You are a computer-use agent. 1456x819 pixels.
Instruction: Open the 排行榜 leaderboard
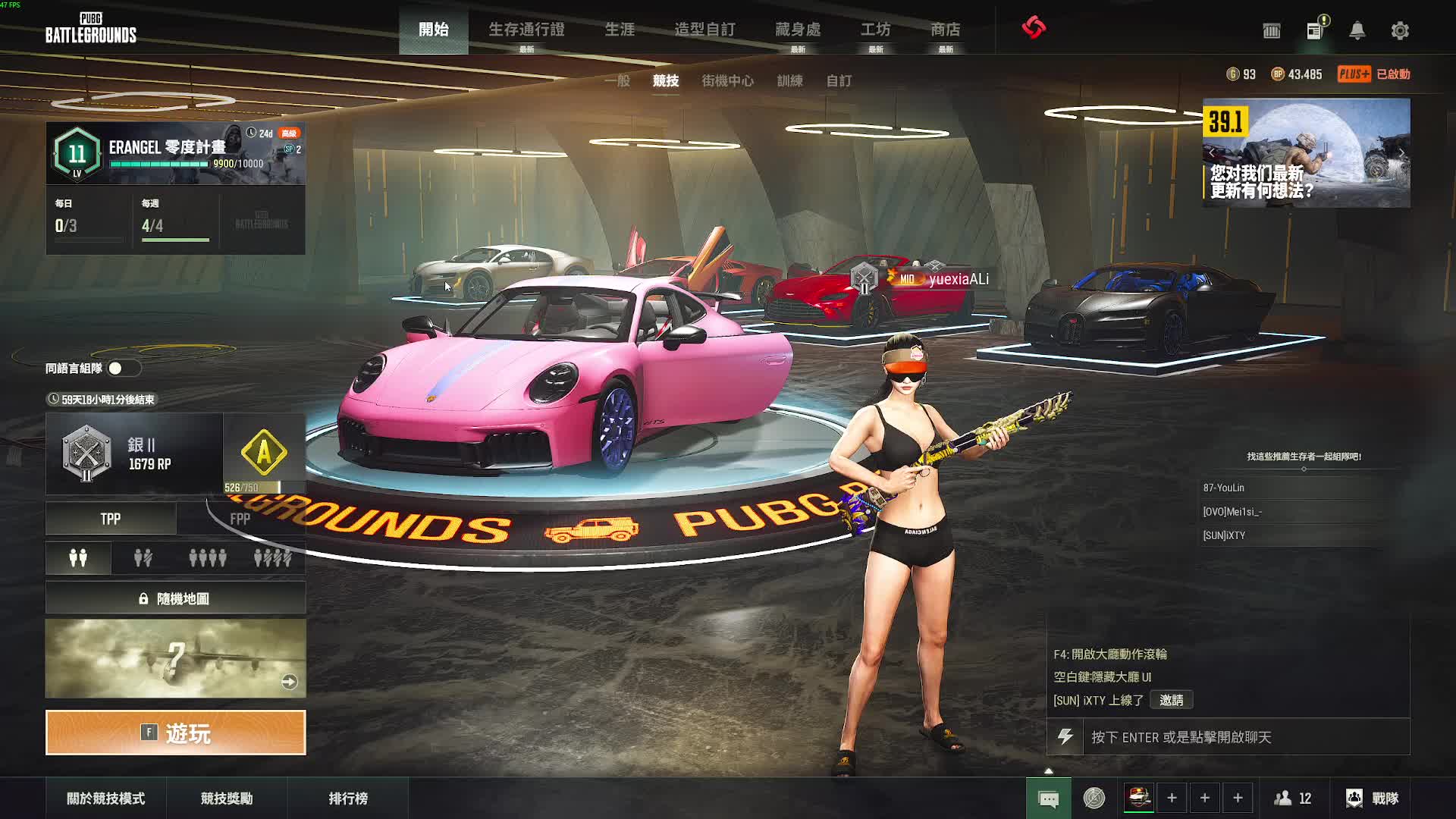point(348,799)
